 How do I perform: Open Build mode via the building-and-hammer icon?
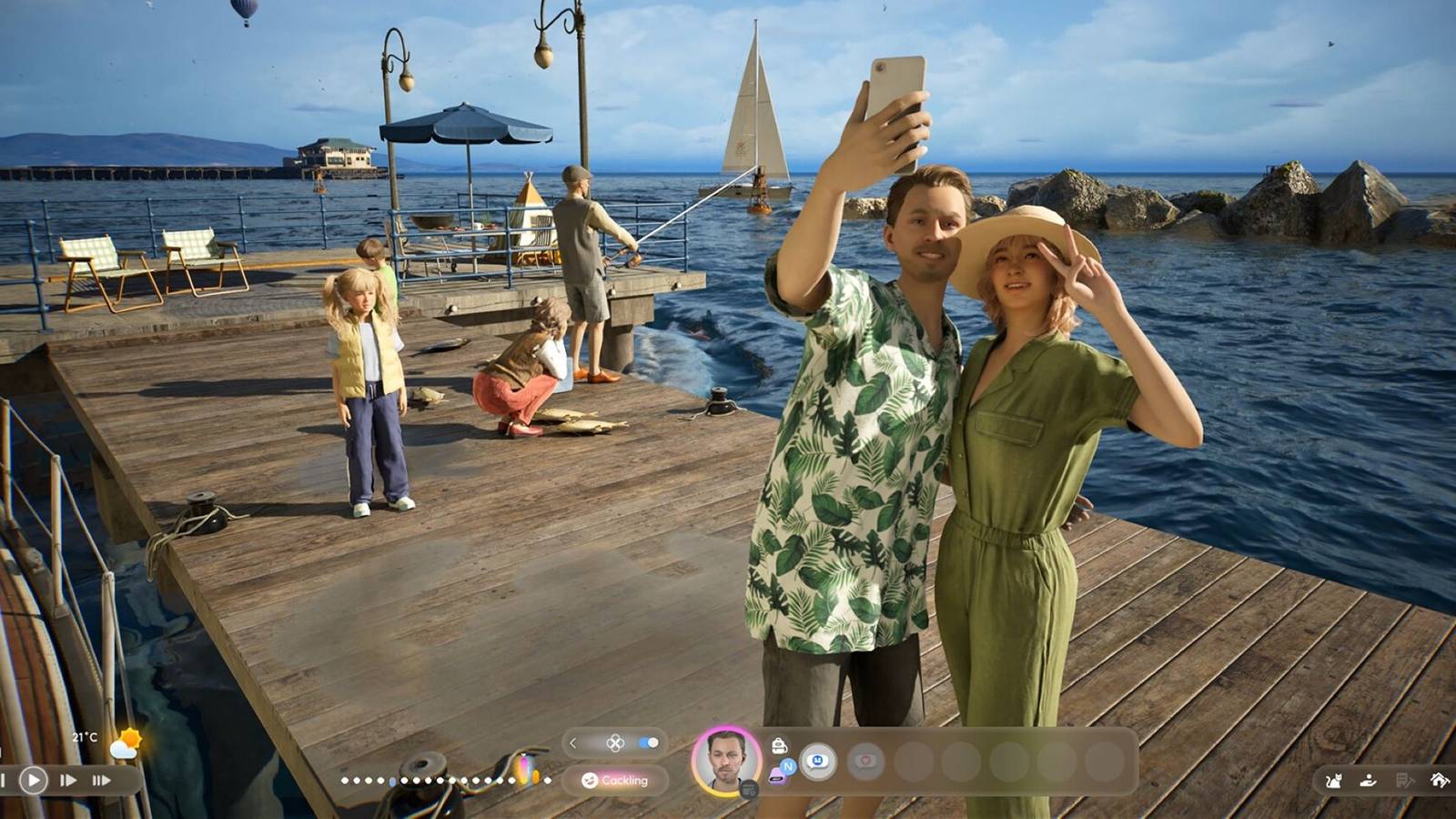point(1406,780)
